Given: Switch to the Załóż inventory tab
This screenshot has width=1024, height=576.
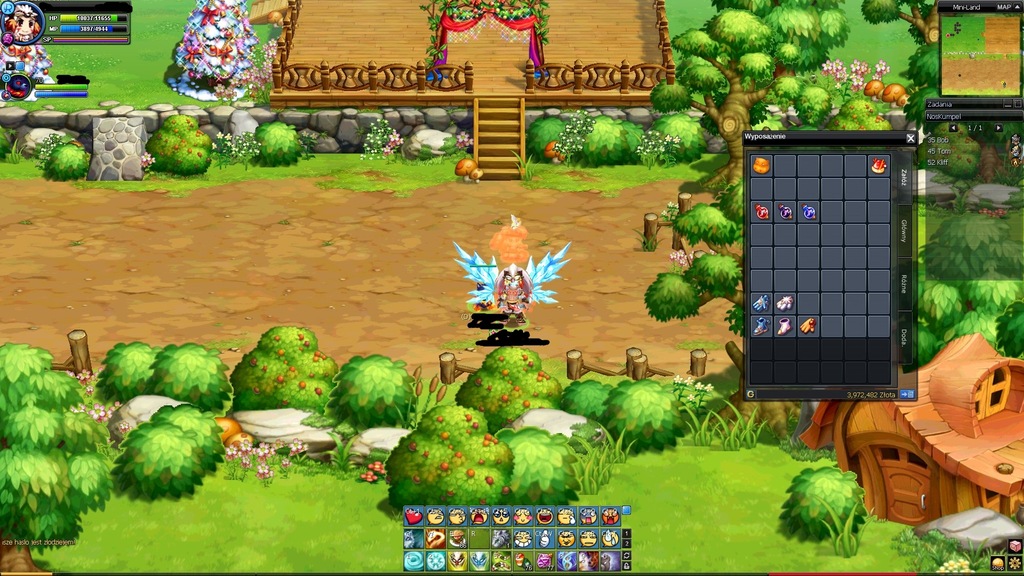Looking at the screenshot, I should (904, 176).
